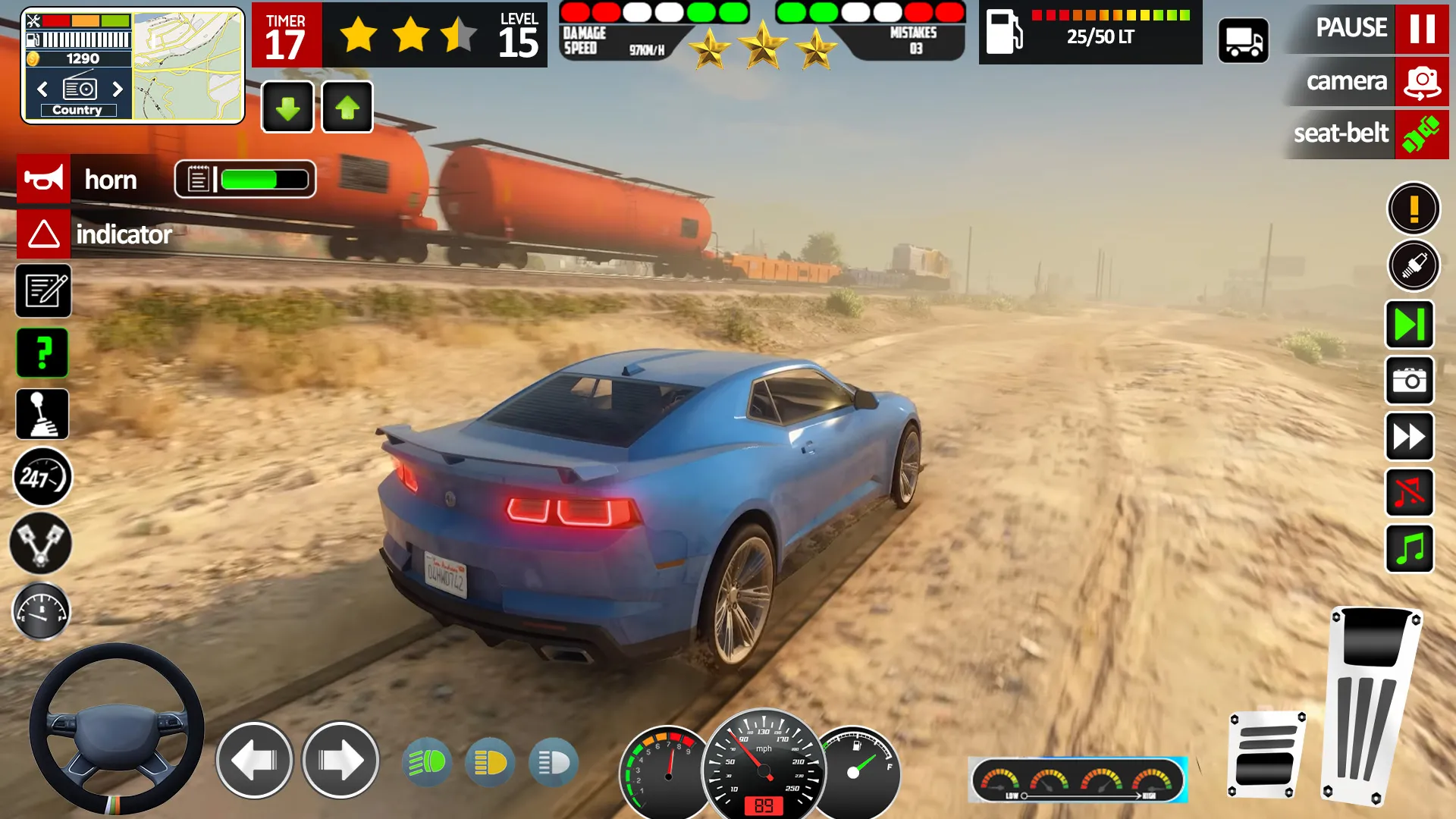
Task: Open the notes and pencil icon
Action: coord(43,292)
